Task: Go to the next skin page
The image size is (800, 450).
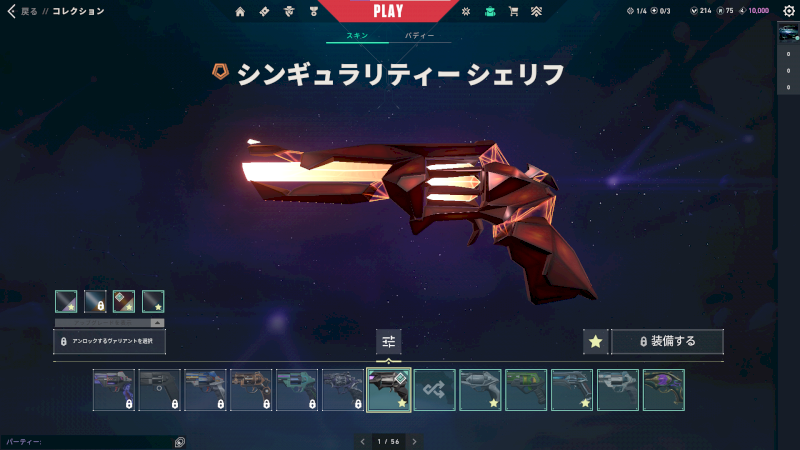Action: coord(414,441)
